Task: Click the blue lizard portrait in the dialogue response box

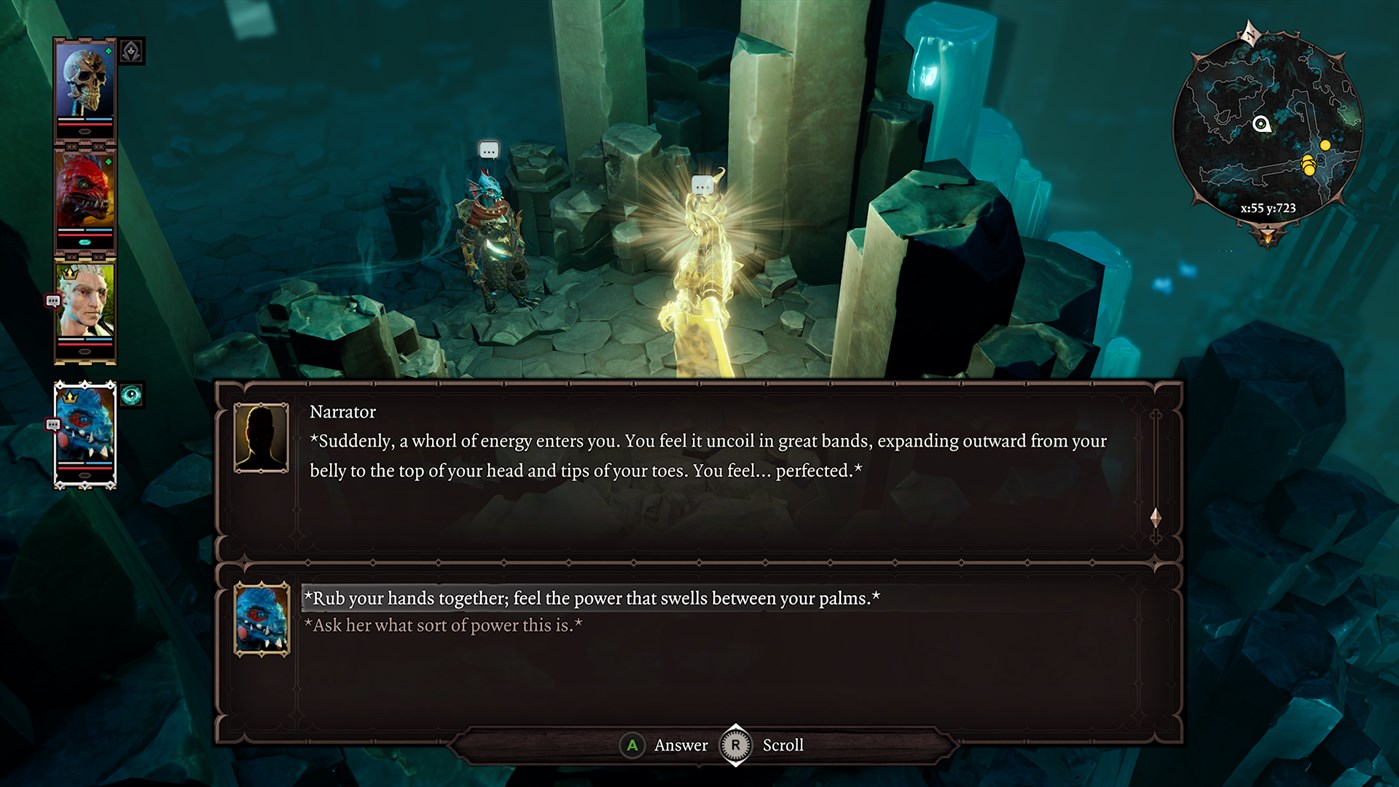Action: point(261,618)
